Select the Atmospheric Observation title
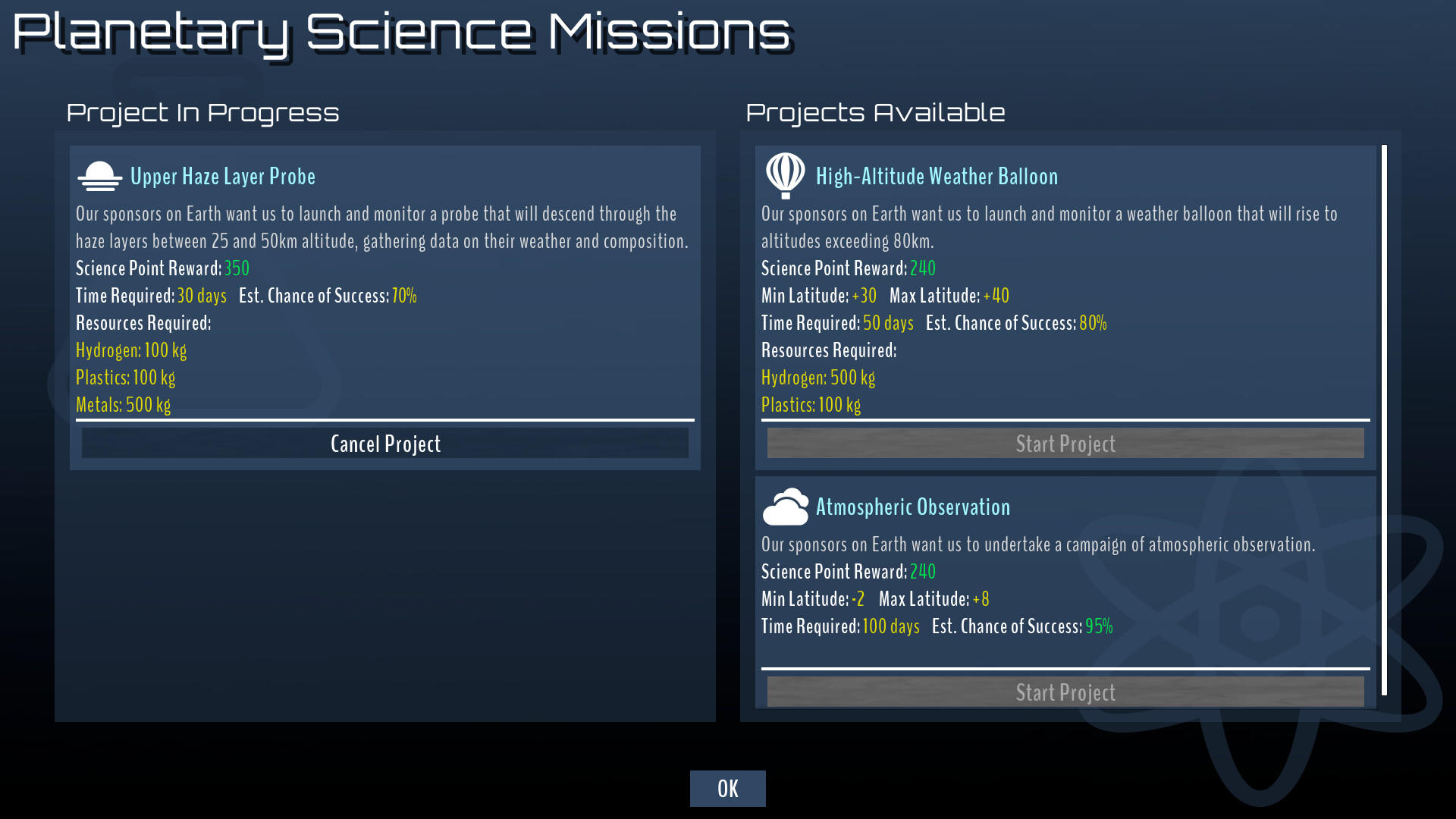The image size is (1456, 819). click(x=913, y=507)
